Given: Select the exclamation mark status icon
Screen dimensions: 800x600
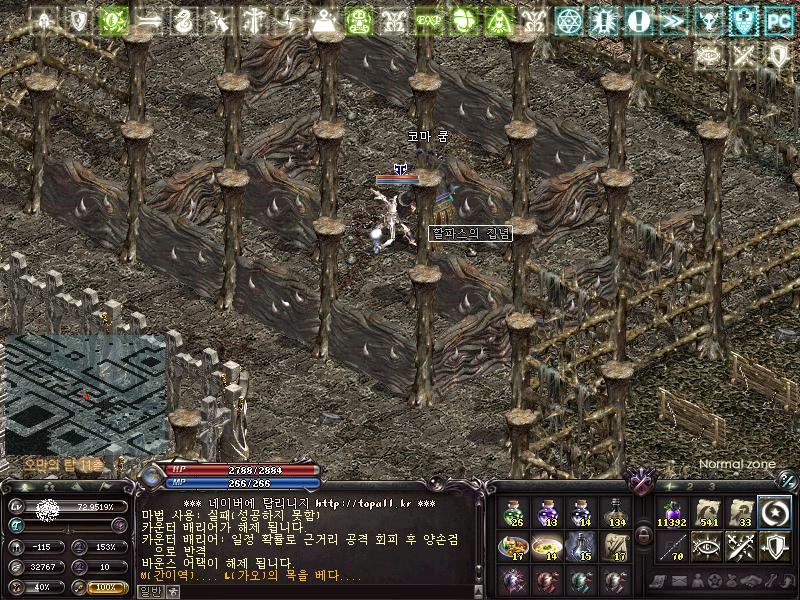Looking at the screenshot, I should pyautogui.click(x=640, y=19).
